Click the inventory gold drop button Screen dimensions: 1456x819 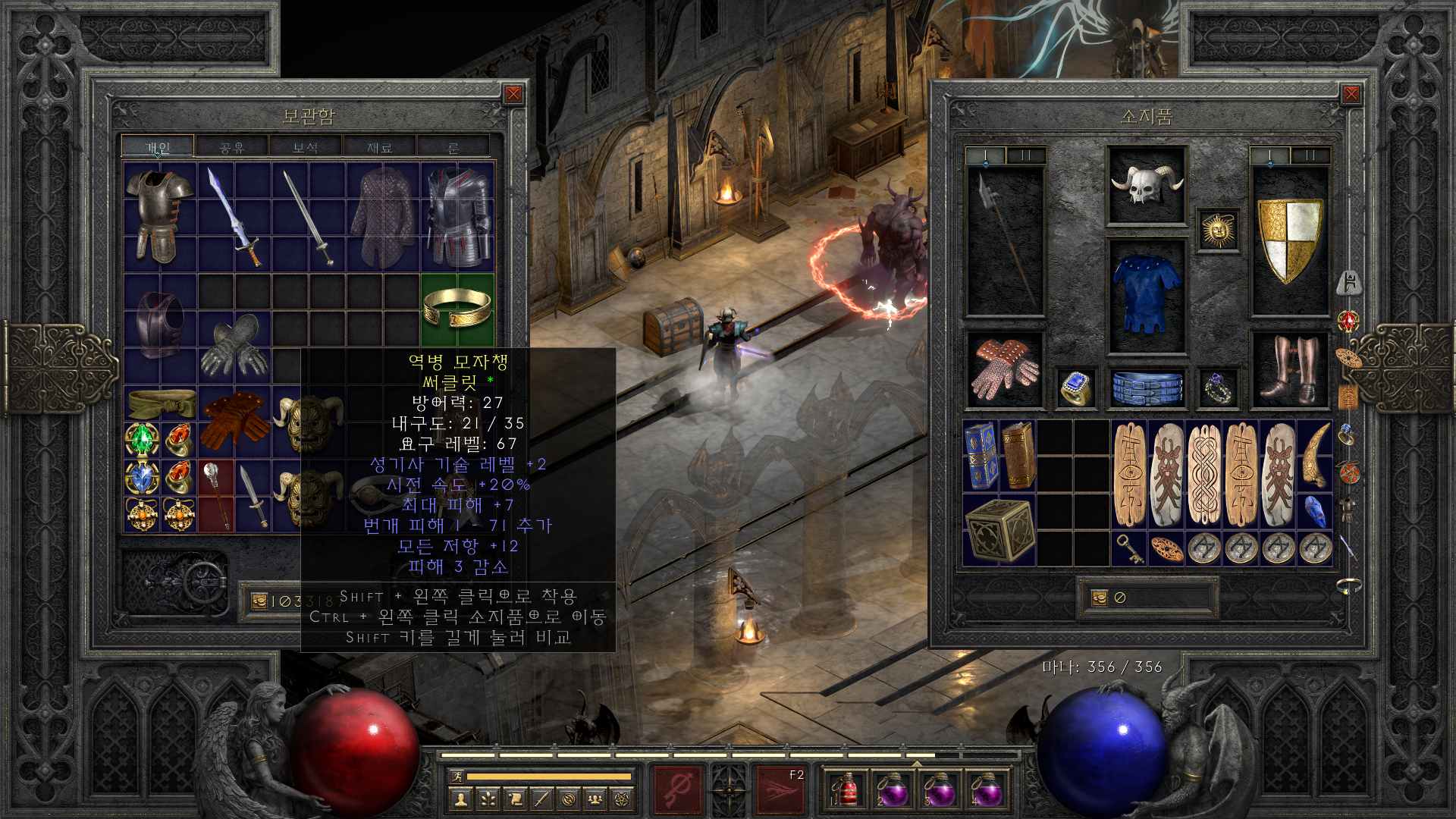coord(1100,598)
